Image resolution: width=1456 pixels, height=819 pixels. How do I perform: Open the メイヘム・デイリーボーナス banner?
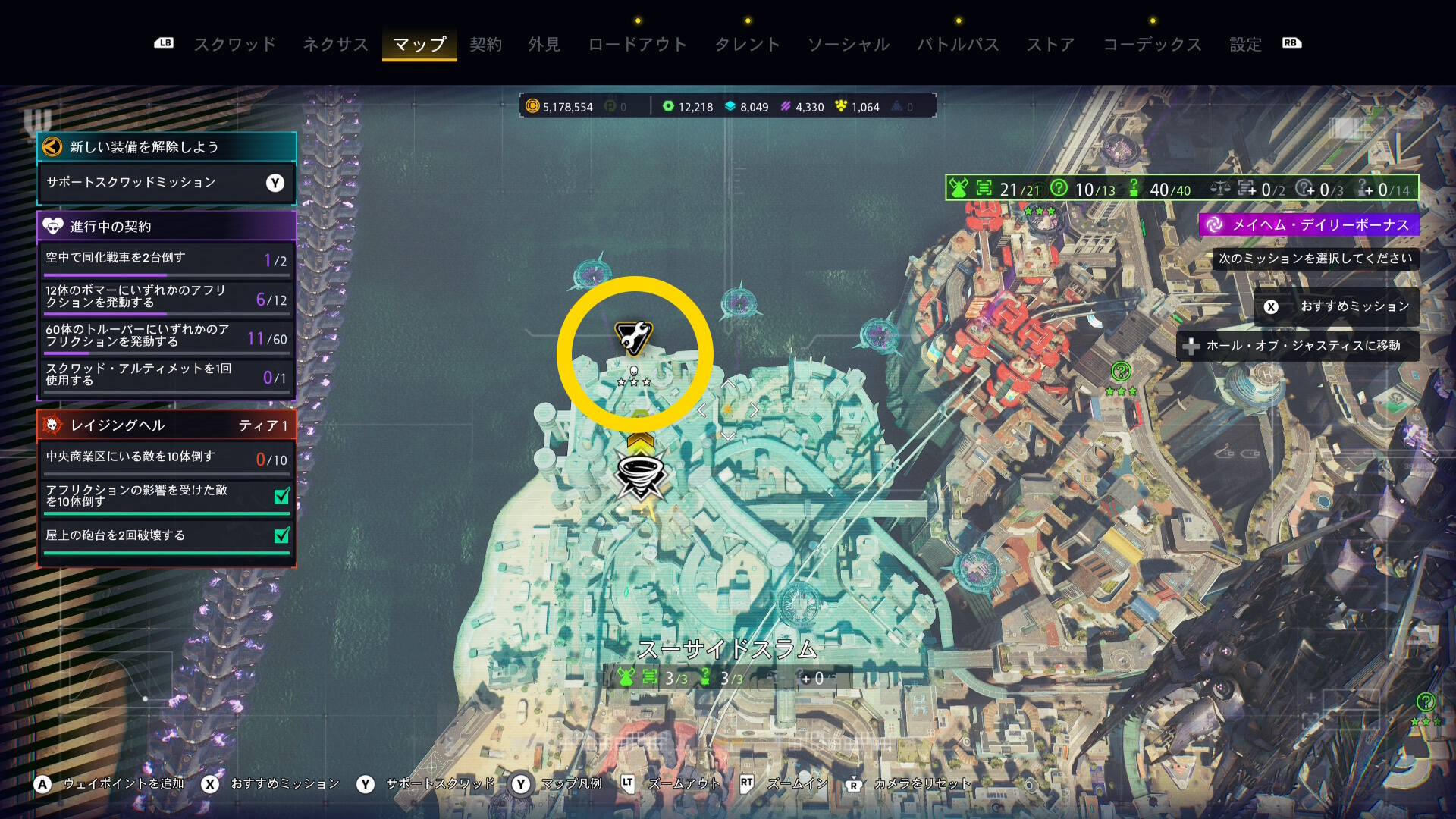click(1309, 224)
